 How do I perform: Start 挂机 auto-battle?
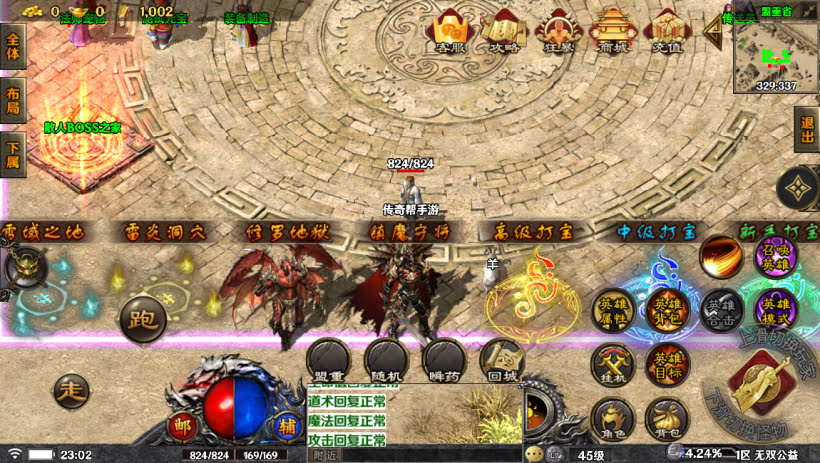pos(612,366)
